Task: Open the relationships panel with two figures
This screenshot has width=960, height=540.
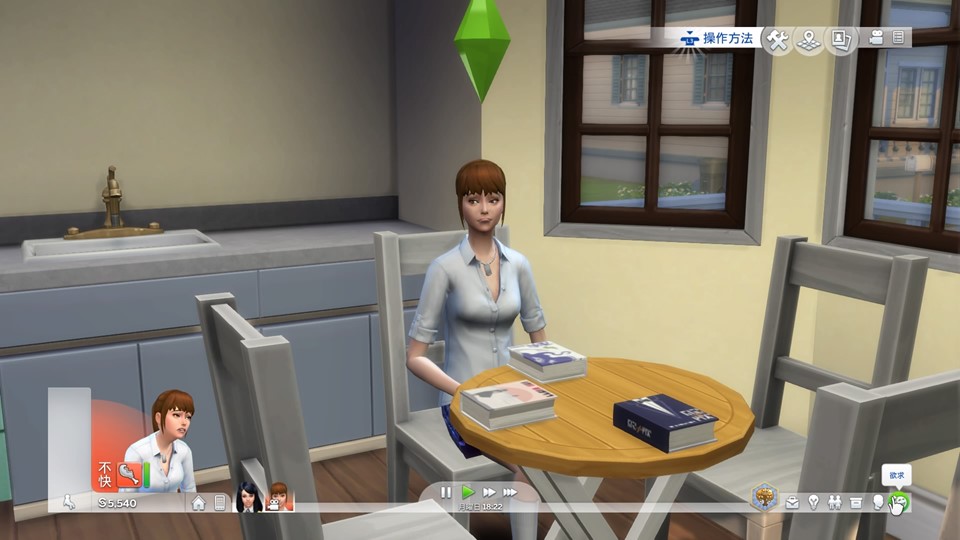Action: [x=834, y=503]
